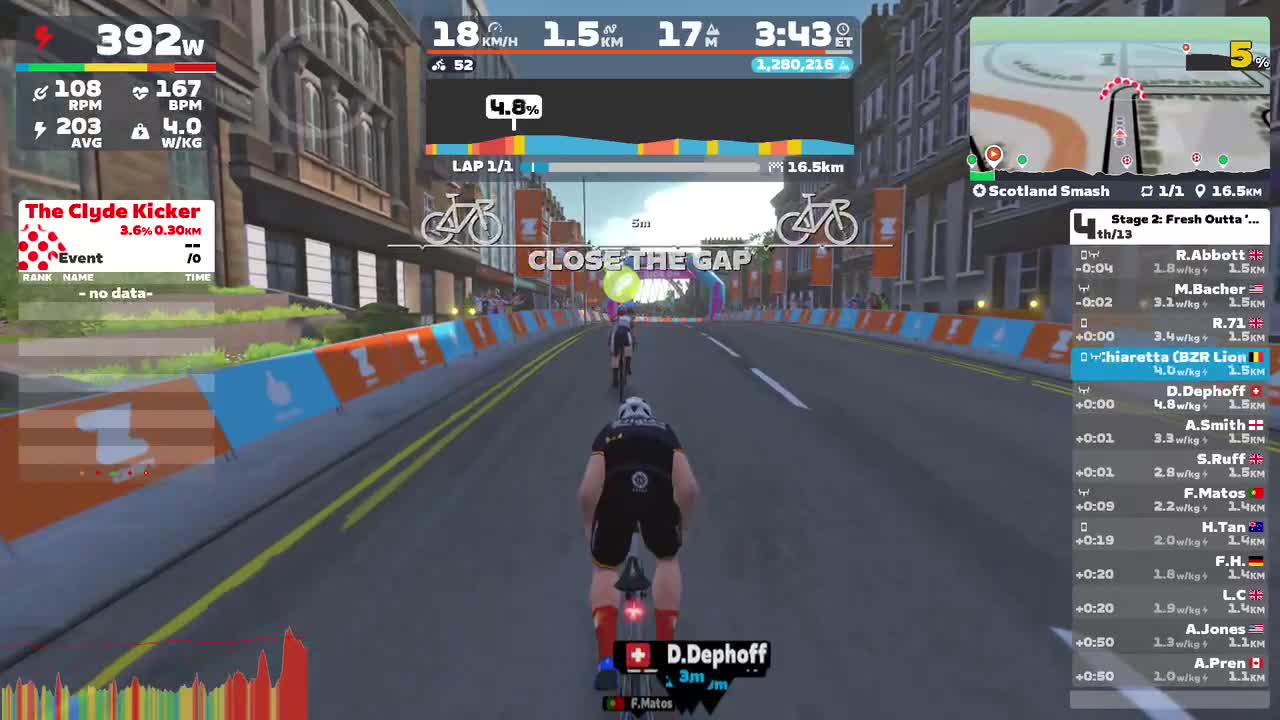The height and width of the screenshot is (720, 1280).
Task: Select the speedometer icon beside 18 KM/H
Action: point(496,28)
